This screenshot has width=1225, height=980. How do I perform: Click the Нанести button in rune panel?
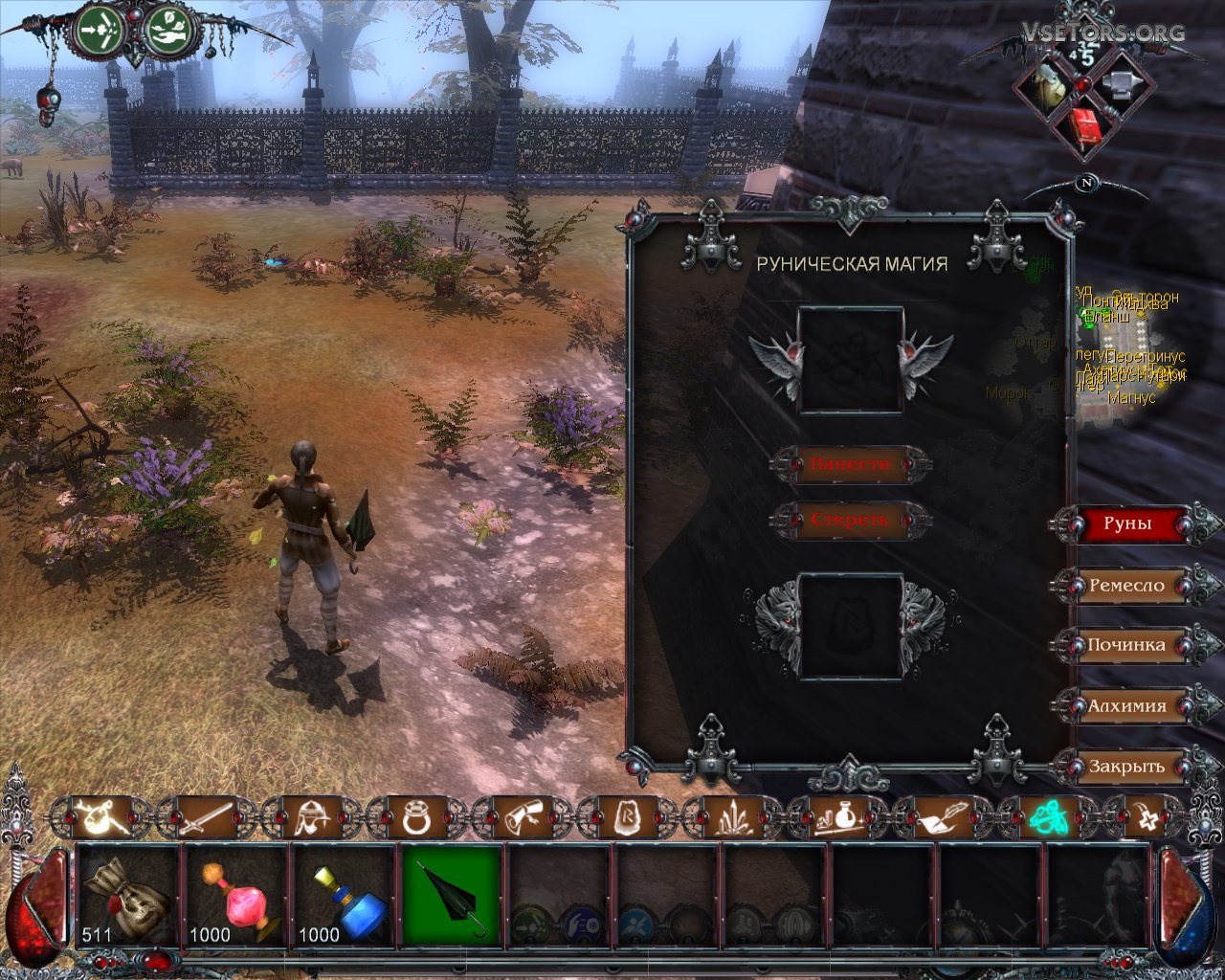(850, 465)
